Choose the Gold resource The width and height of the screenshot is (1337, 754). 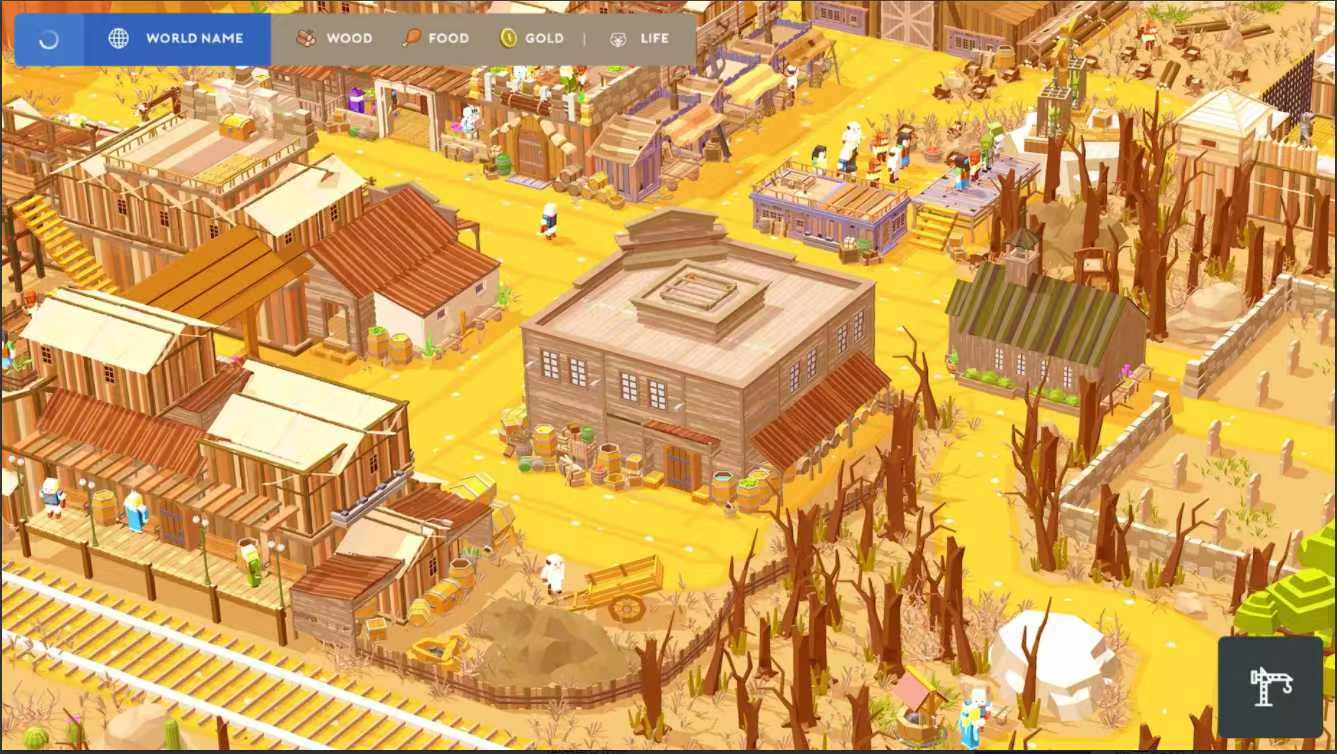[x=532, y=39]
